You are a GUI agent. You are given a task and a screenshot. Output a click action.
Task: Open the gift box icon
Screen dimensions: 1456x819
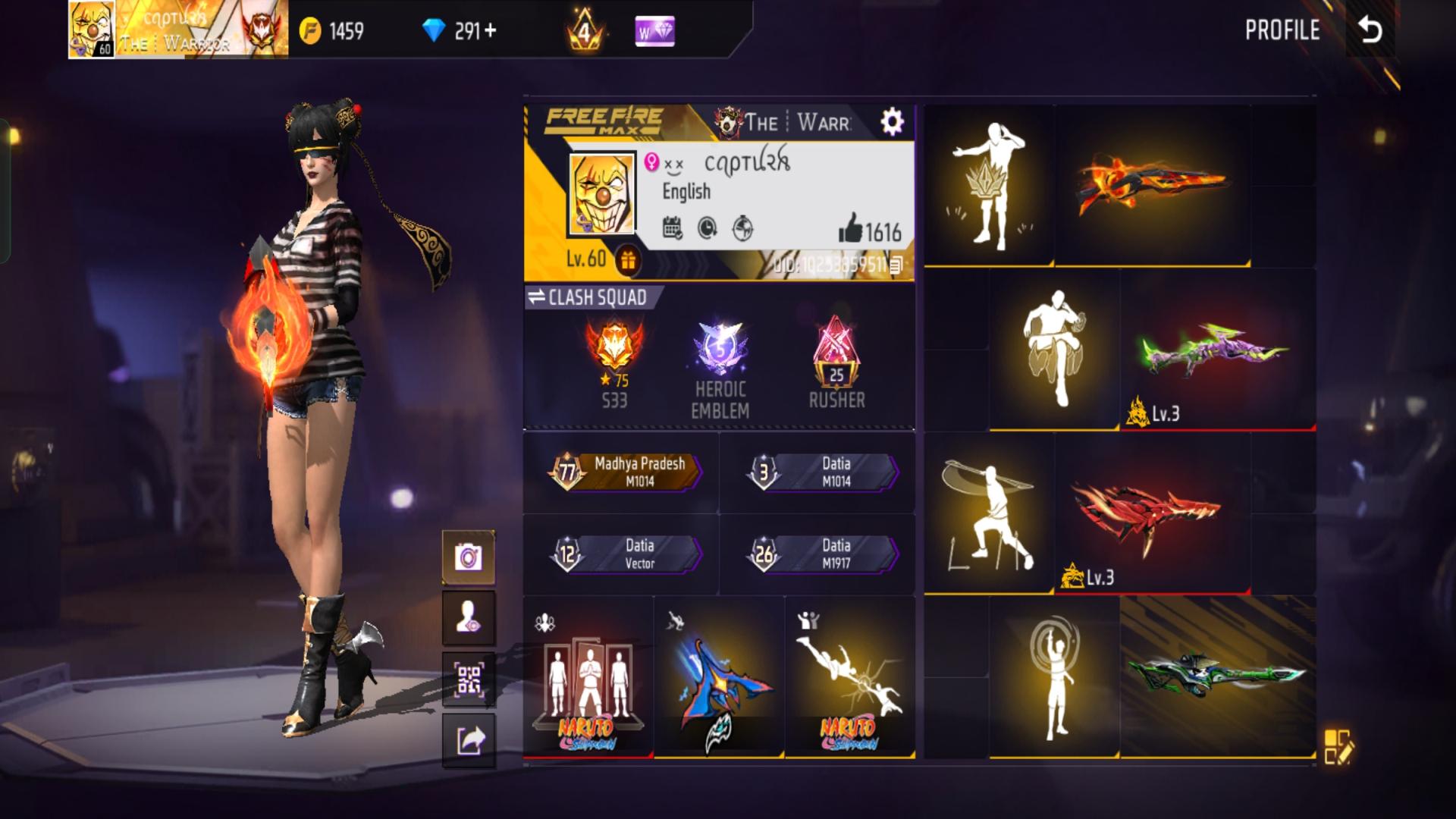coord(627,260)
